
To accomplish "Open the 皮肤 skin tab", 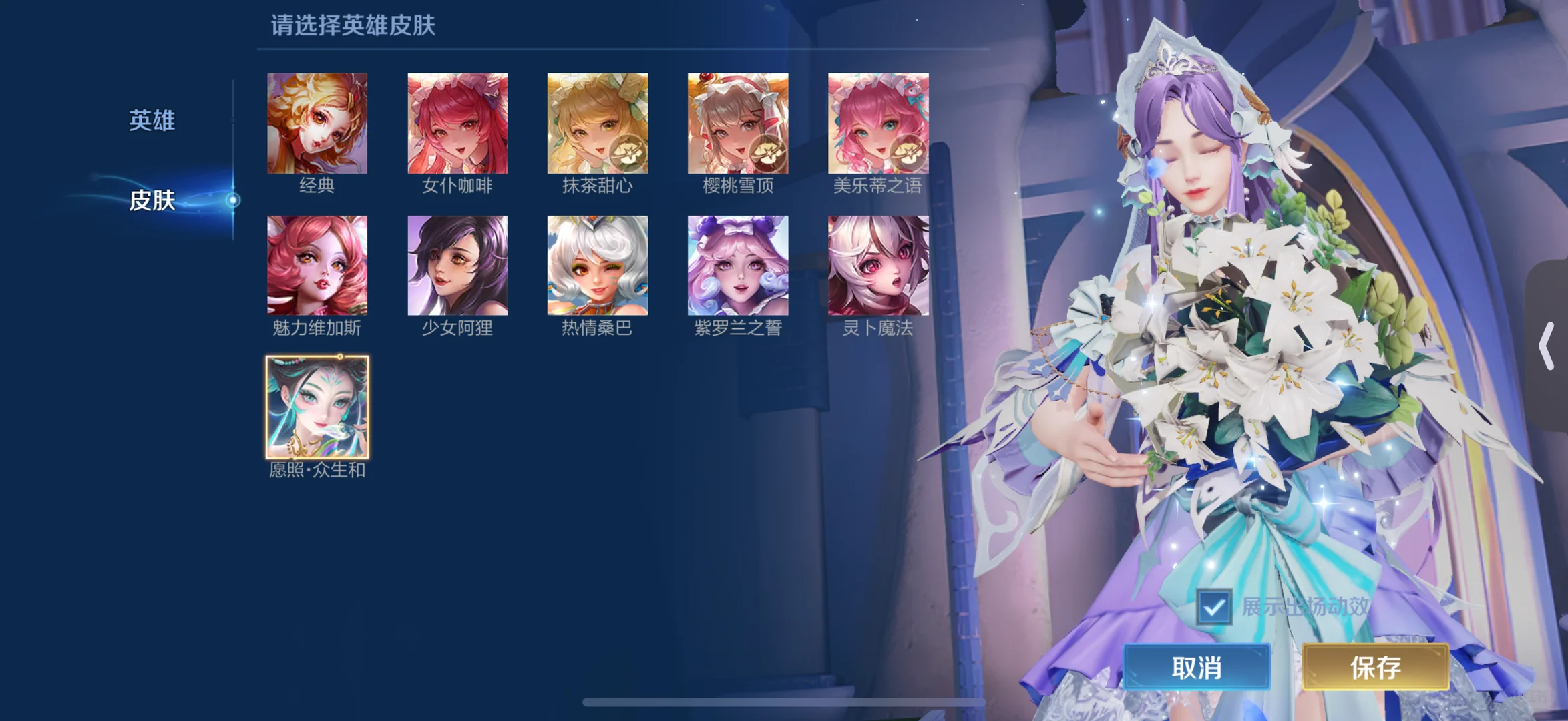I will (152, 200).
